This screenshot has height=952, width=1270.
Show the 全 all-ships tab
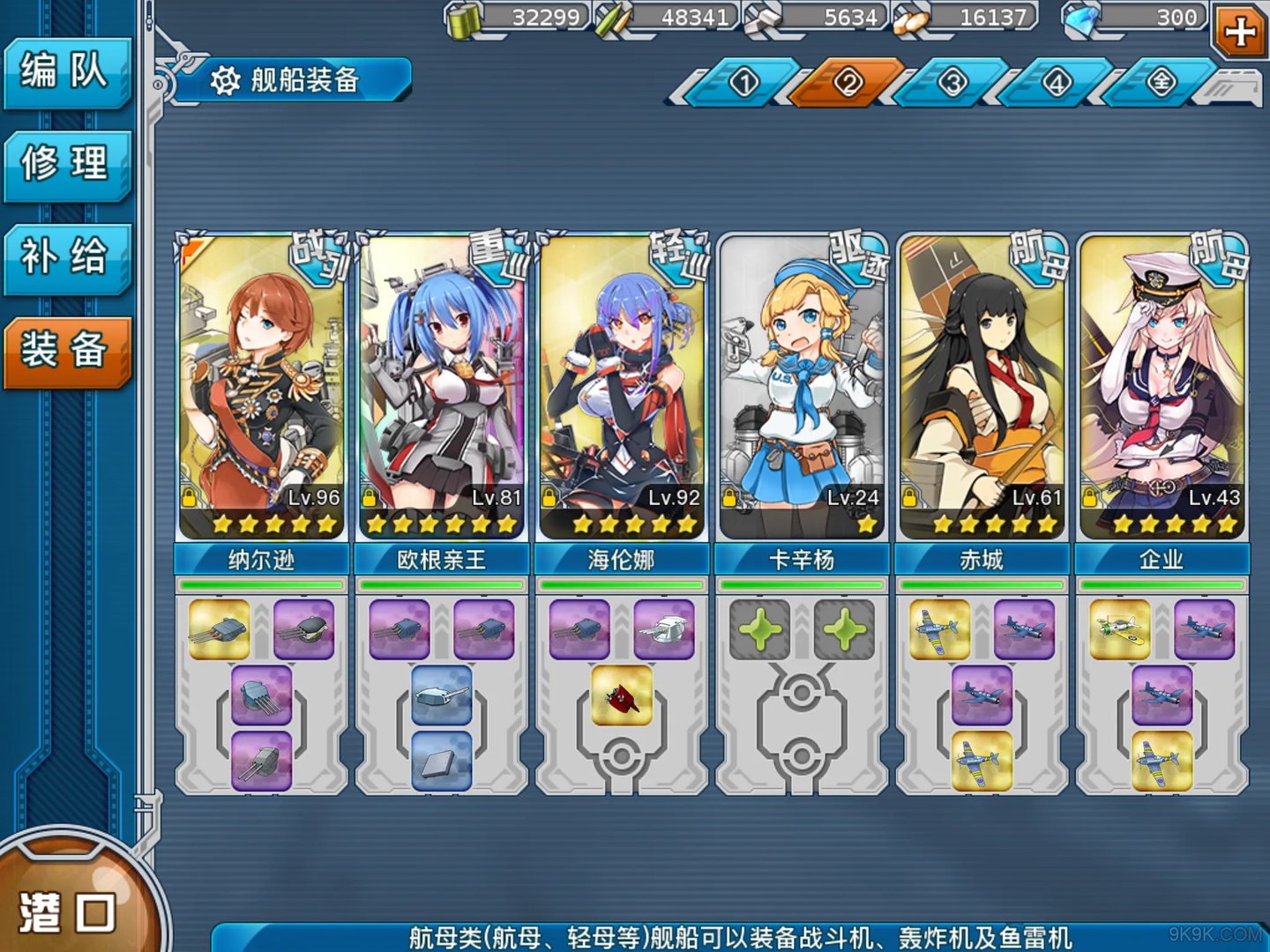pyautogui.click(x=1162, y=83)
